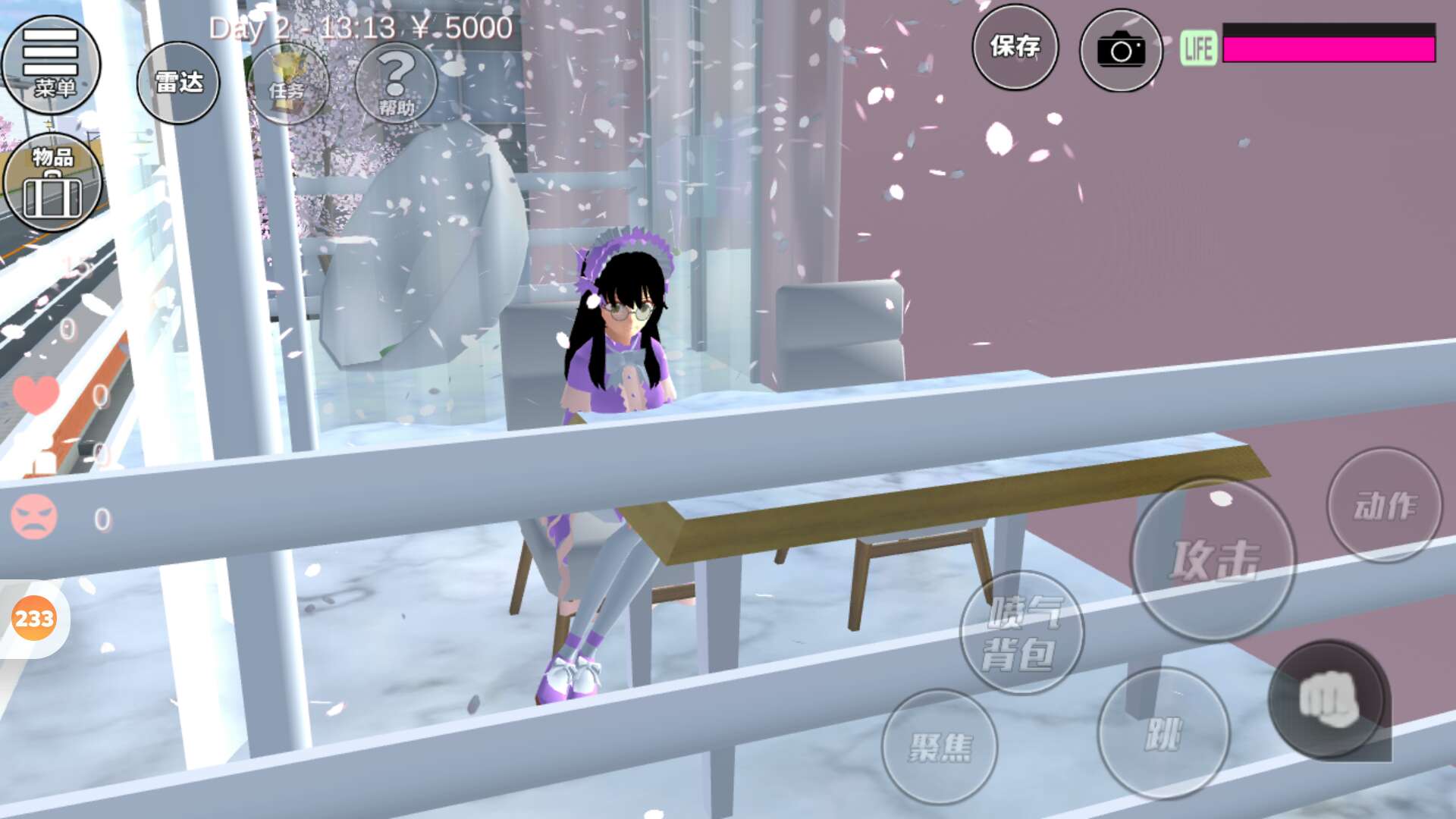
Task: Activate the 喷气背包 jetpack button
Action: point(1021,632)
